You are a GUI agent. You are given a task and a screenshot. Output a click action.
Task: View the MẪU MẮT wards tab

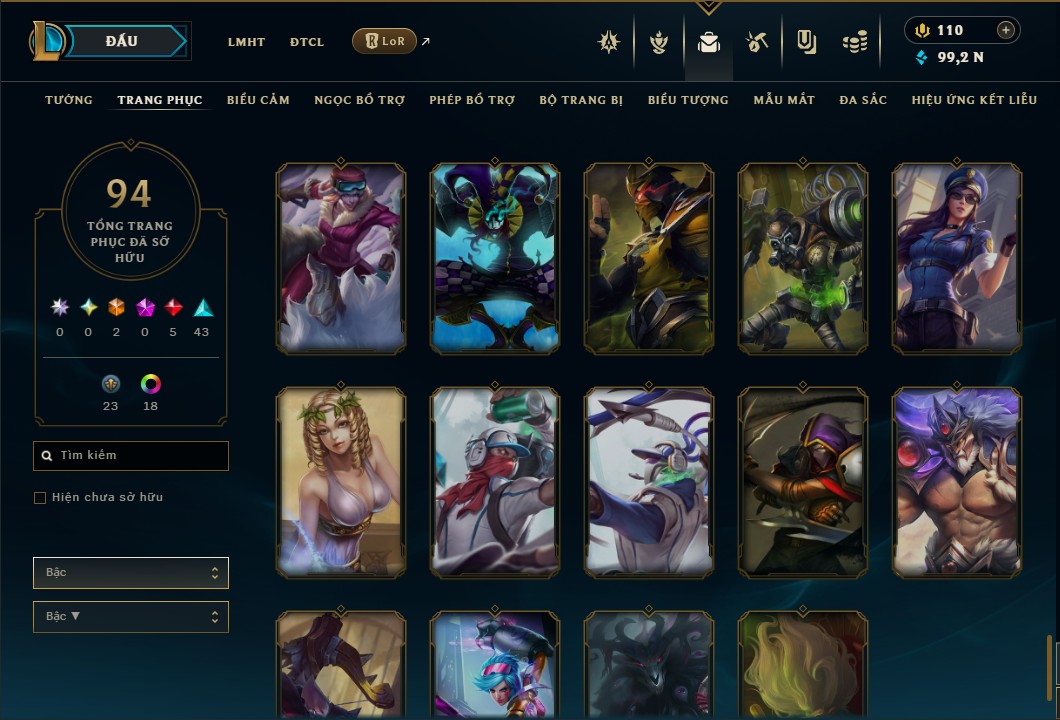click(784, 100)
